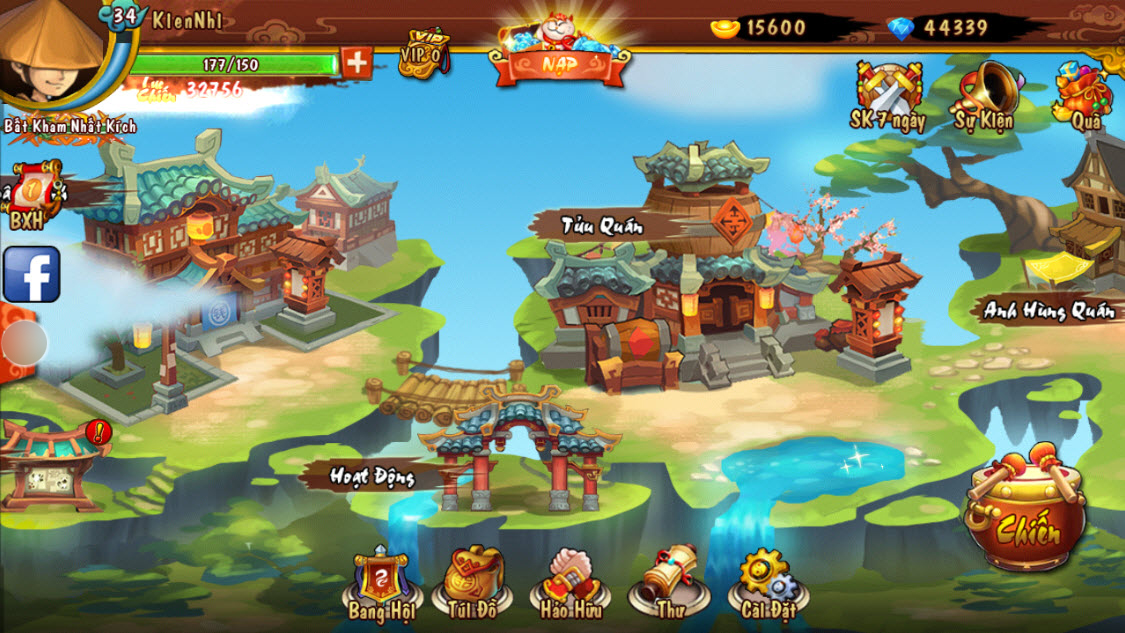
Task: Open the SK 7 ngày event
Action: click(887, 97)
